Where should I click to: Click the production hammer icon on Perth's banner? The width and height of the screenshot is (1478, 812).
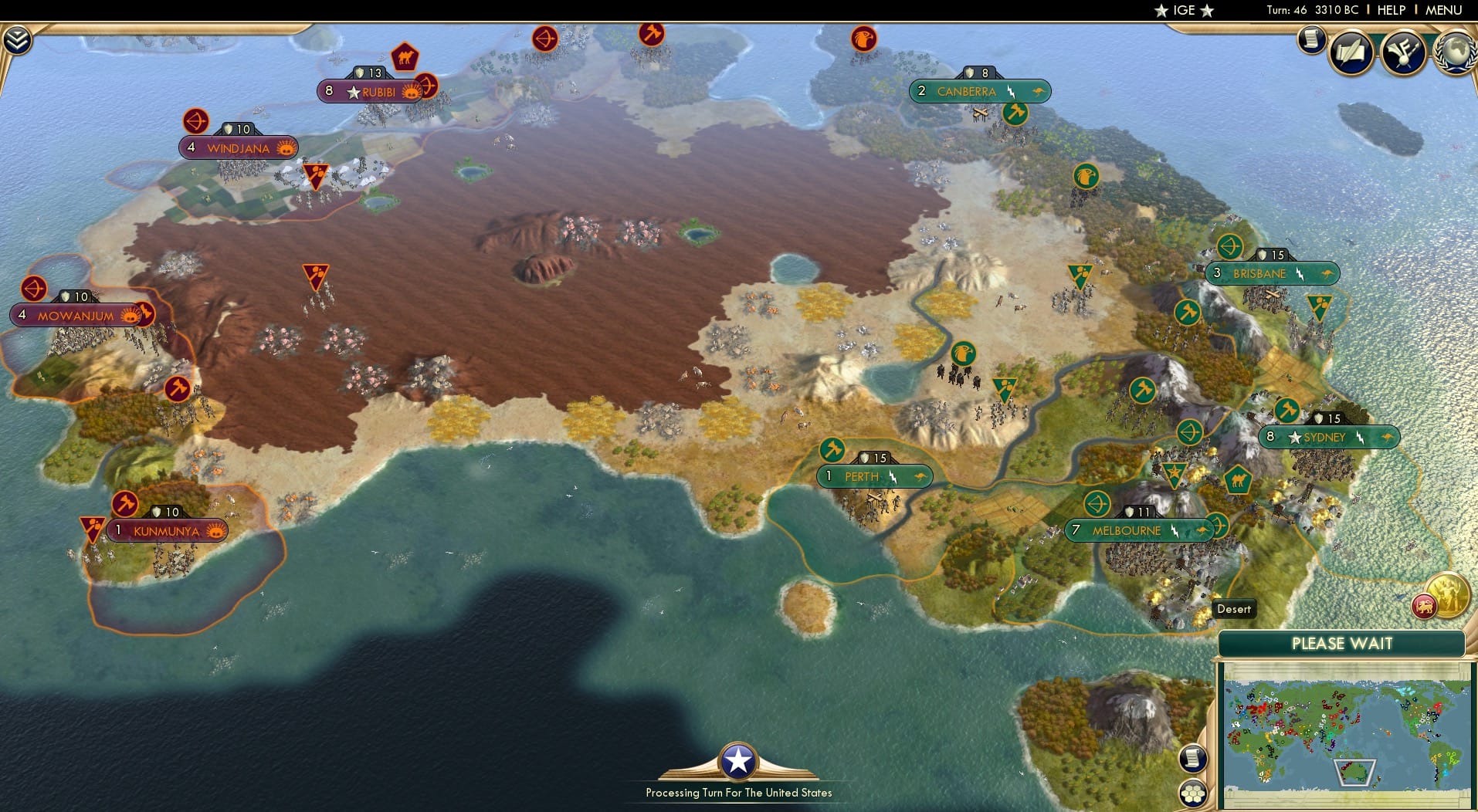(x=834, y=450)
